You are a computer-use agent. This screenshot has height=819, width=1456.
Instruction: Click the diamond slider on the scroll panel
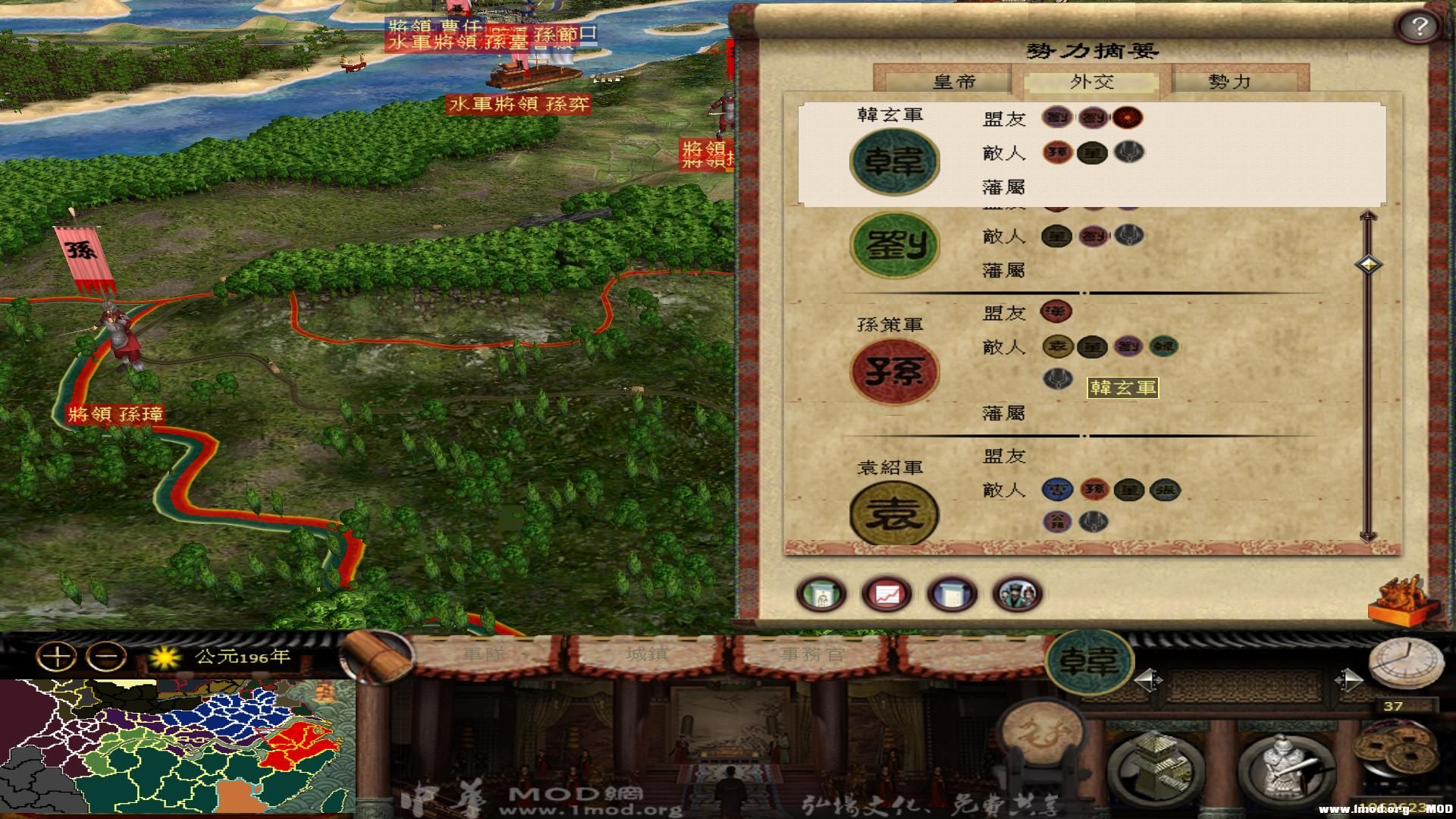[1369, 265]
